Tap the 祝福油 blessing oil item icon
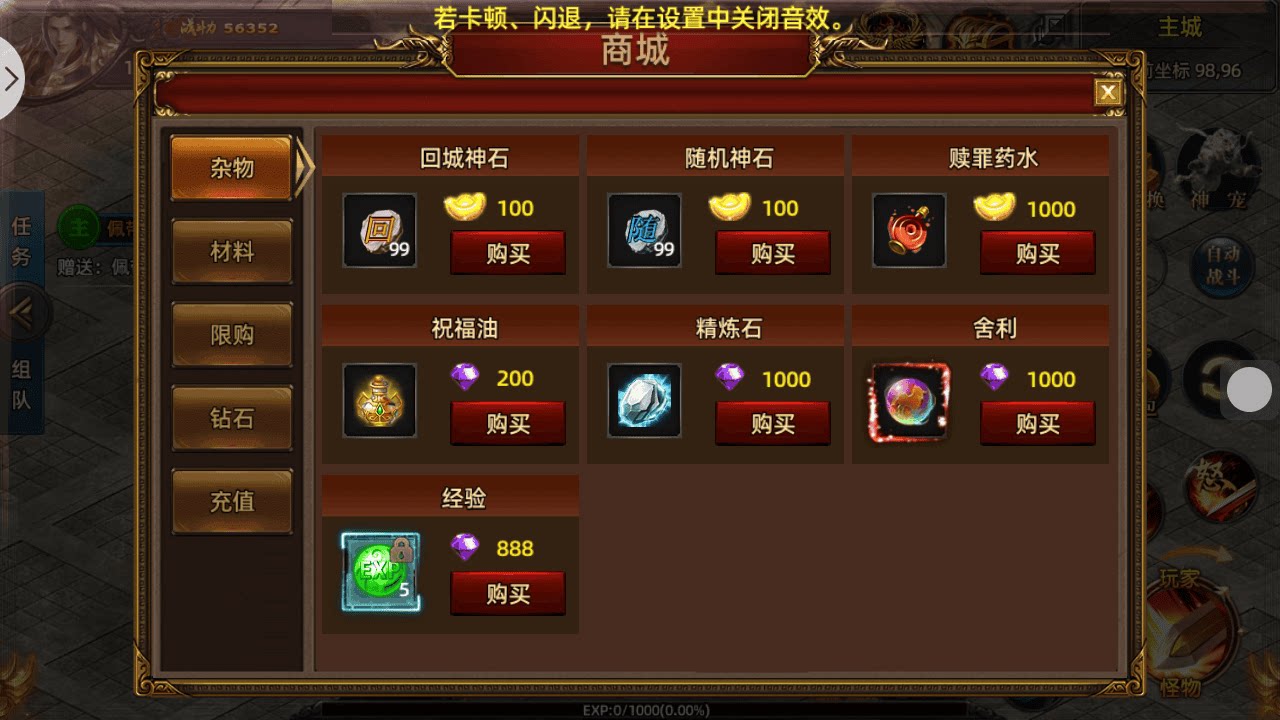Screen dimensions: 1280x720 (379, 402)
